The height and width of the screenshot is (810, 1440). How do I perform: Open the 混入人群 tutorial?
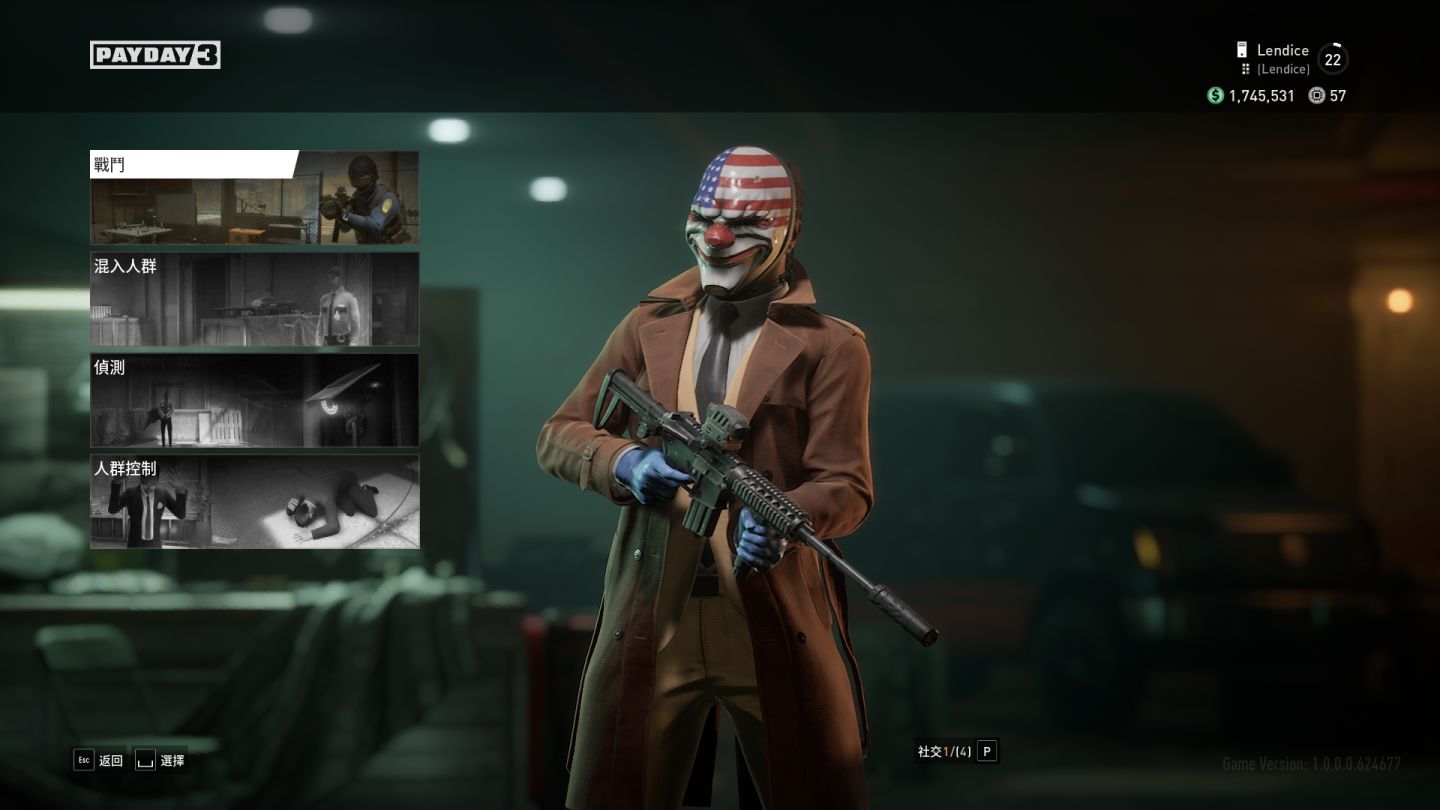pyautogui.click(x=254, y=299)
